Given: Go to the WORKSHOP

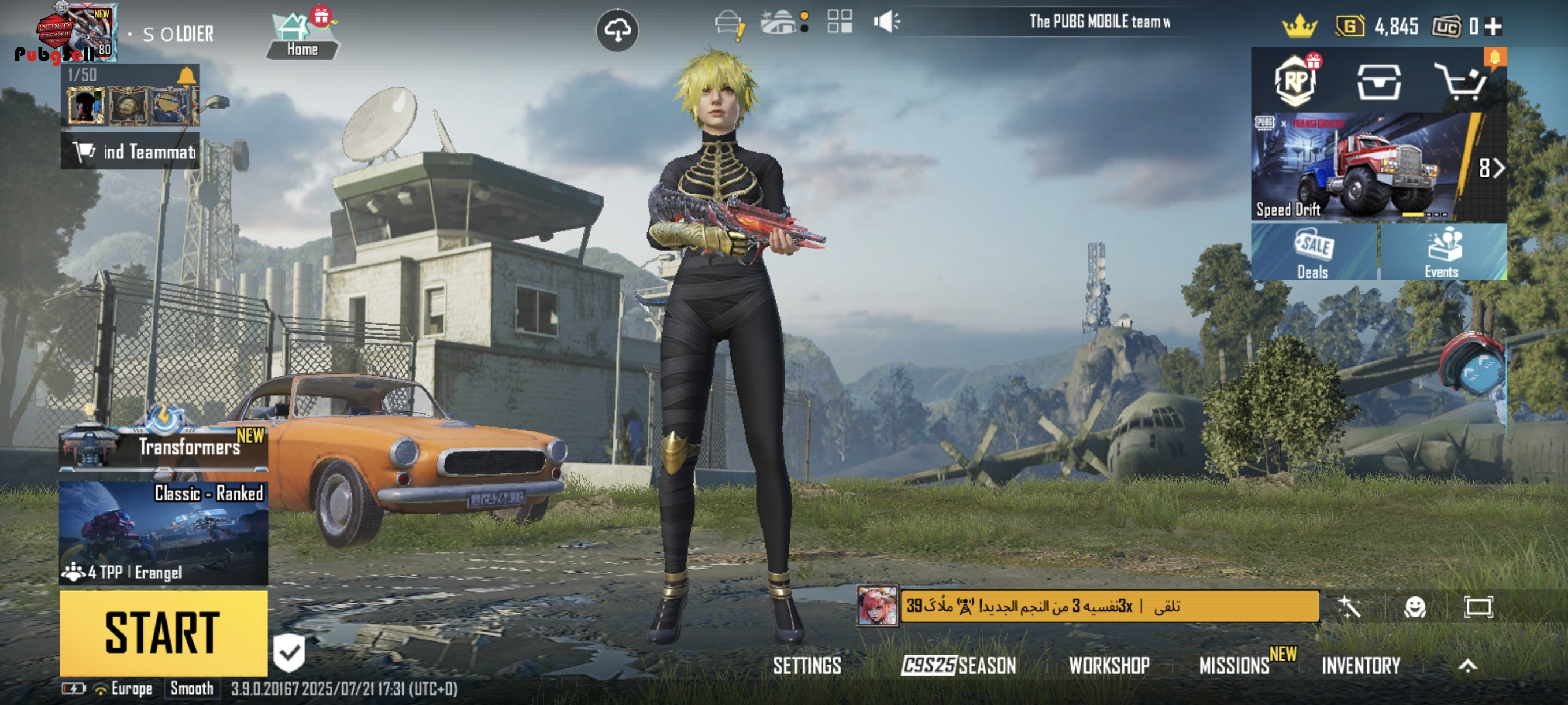Looking at the screenshot, I should (1109, 666).
